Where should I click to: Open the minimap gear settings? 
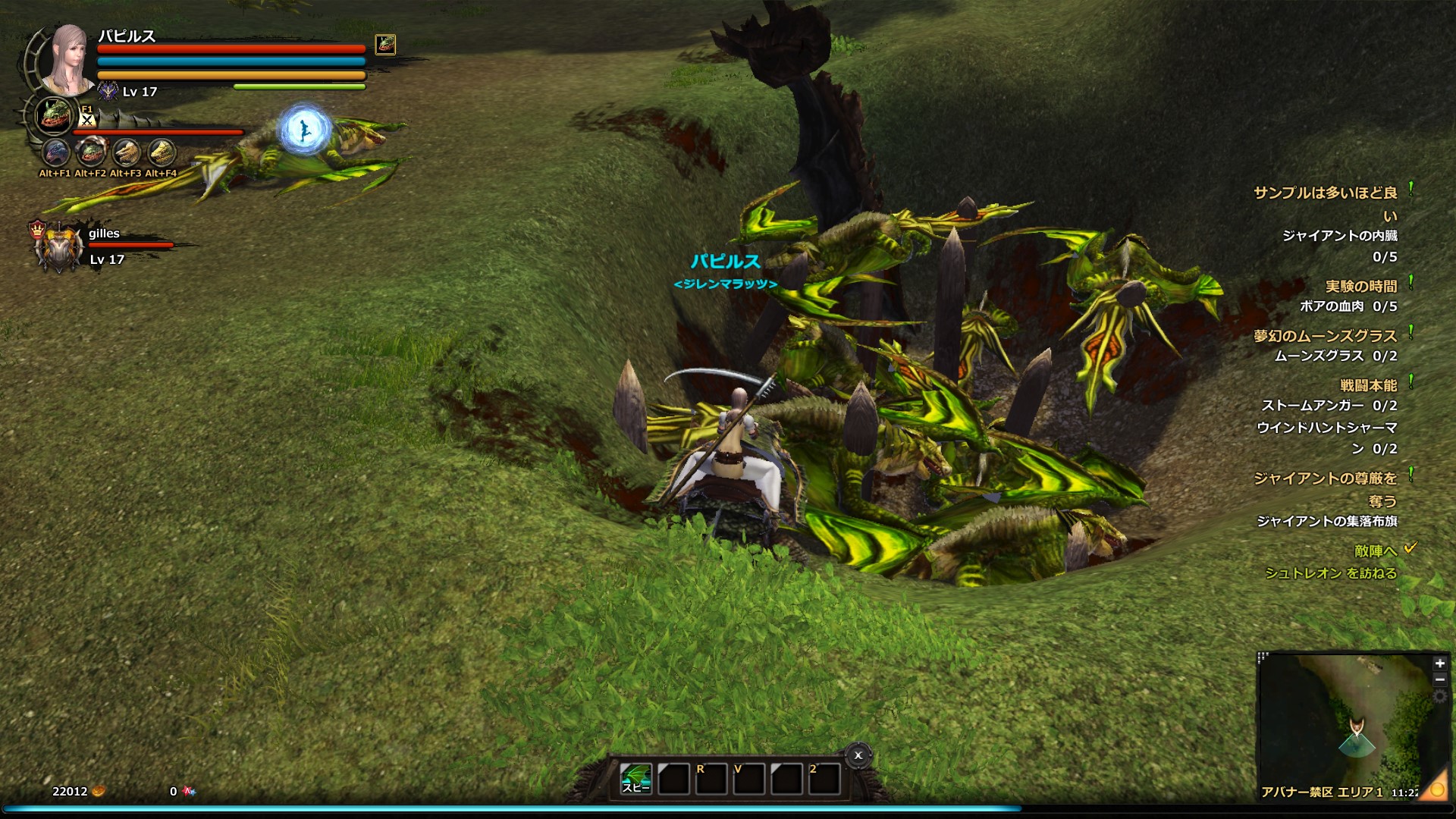tap(1439, 697)
